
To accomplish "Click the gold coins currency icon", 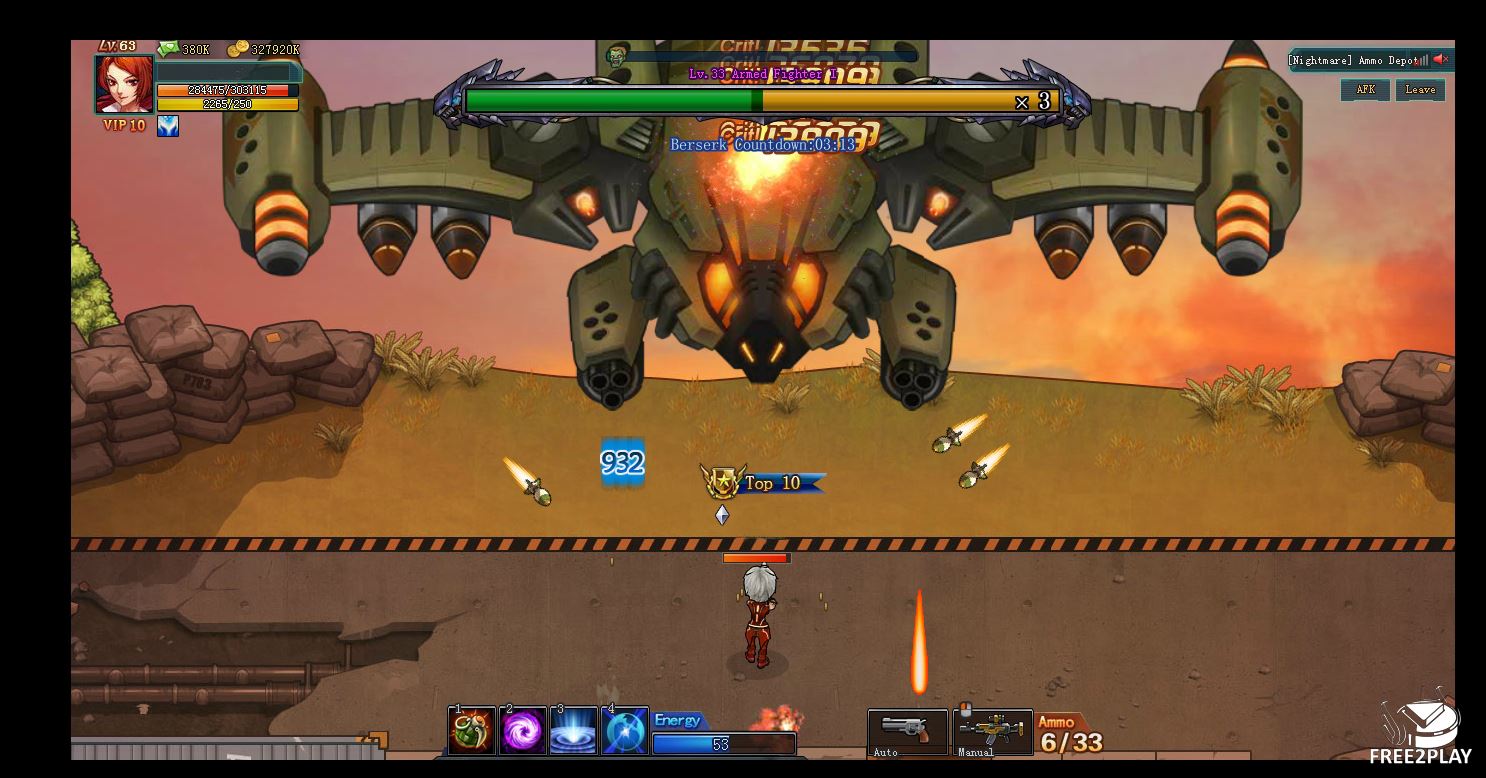I will click(x=237, y=49).
